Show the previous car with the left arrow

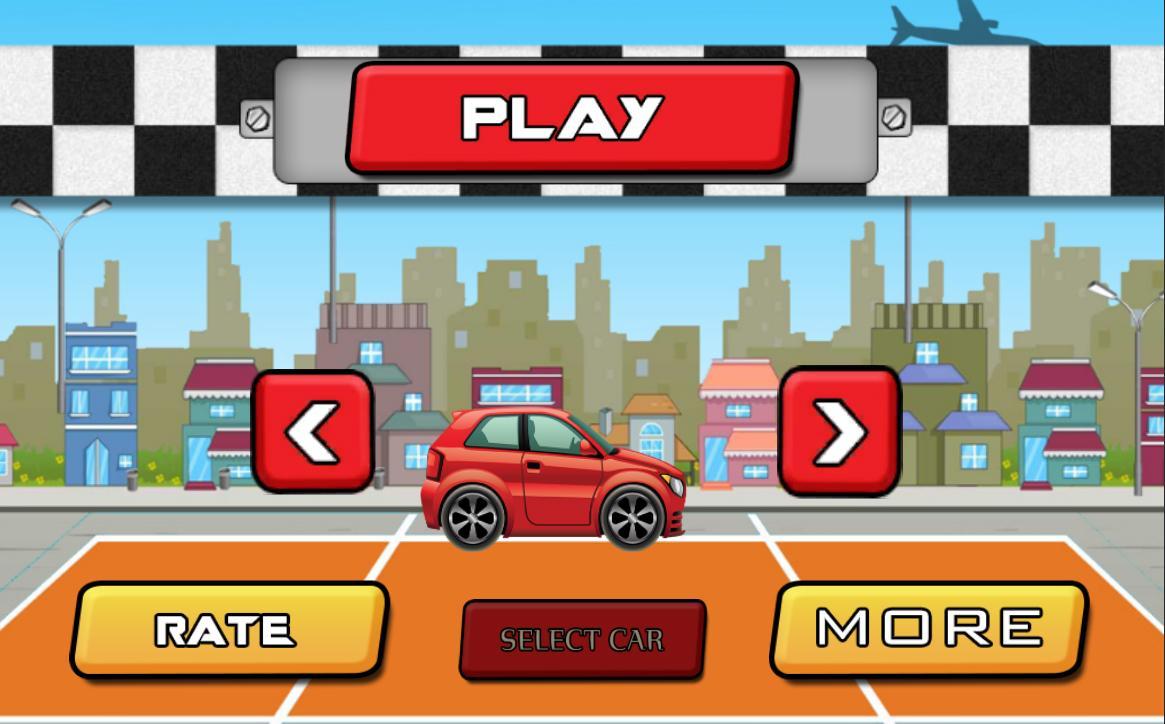(x=312, y=432)
